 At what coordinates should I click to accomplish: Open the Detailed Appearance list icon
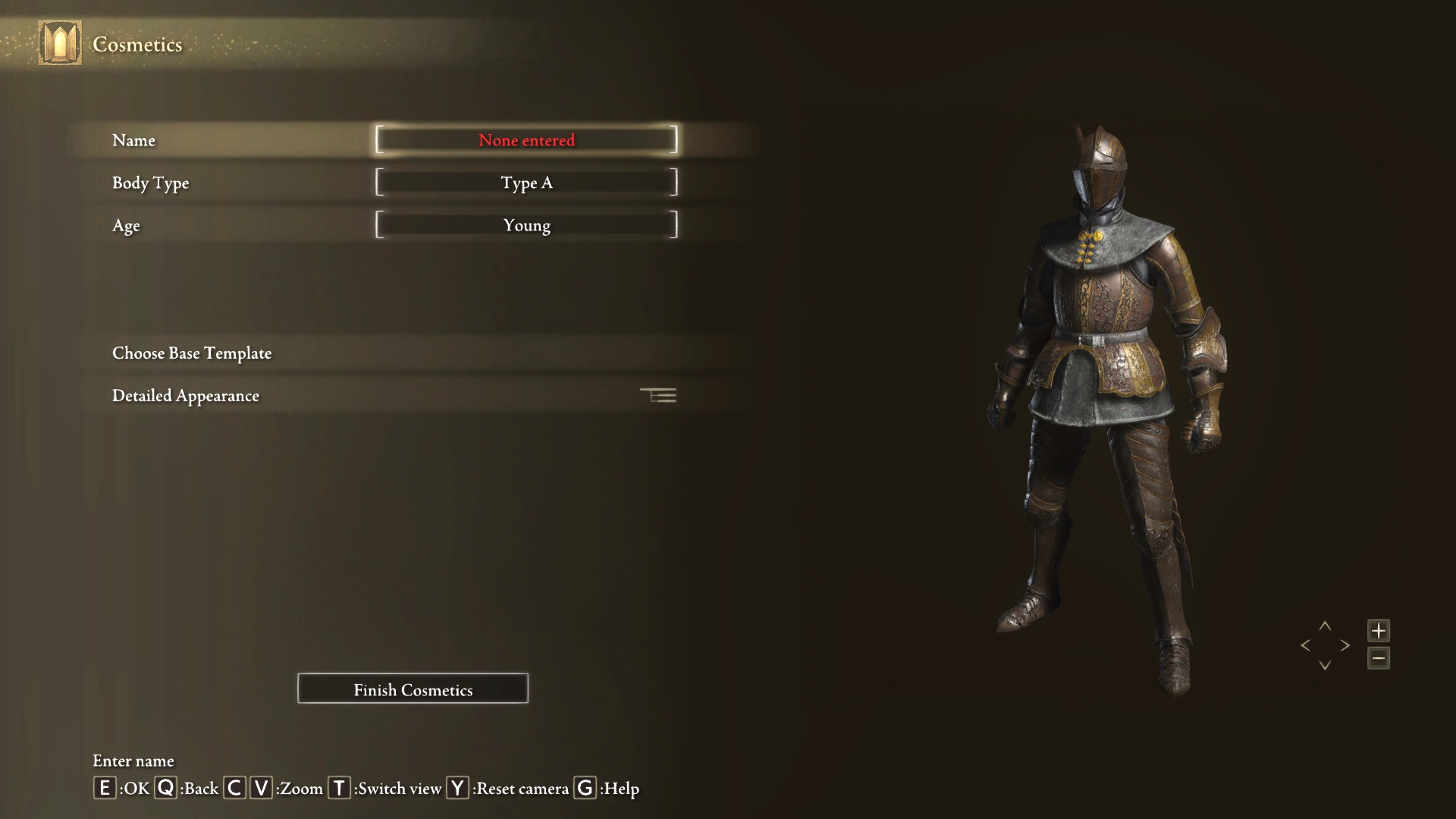point(658,395)
